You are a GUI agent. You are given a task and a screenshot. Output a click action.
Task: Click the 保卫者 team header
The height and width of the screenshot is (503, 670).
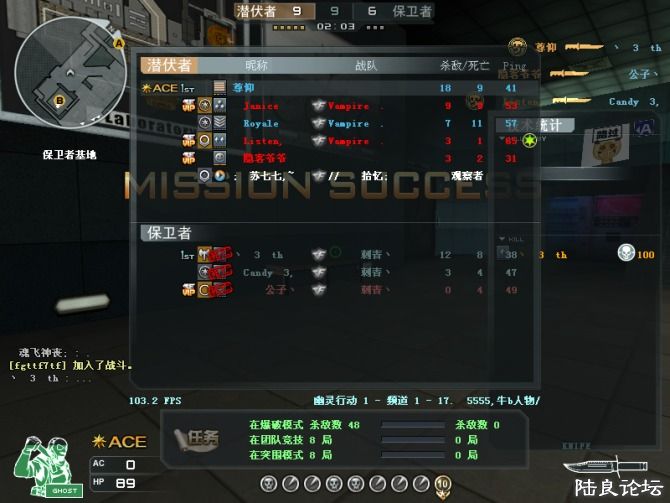click(x=170, y=233)
